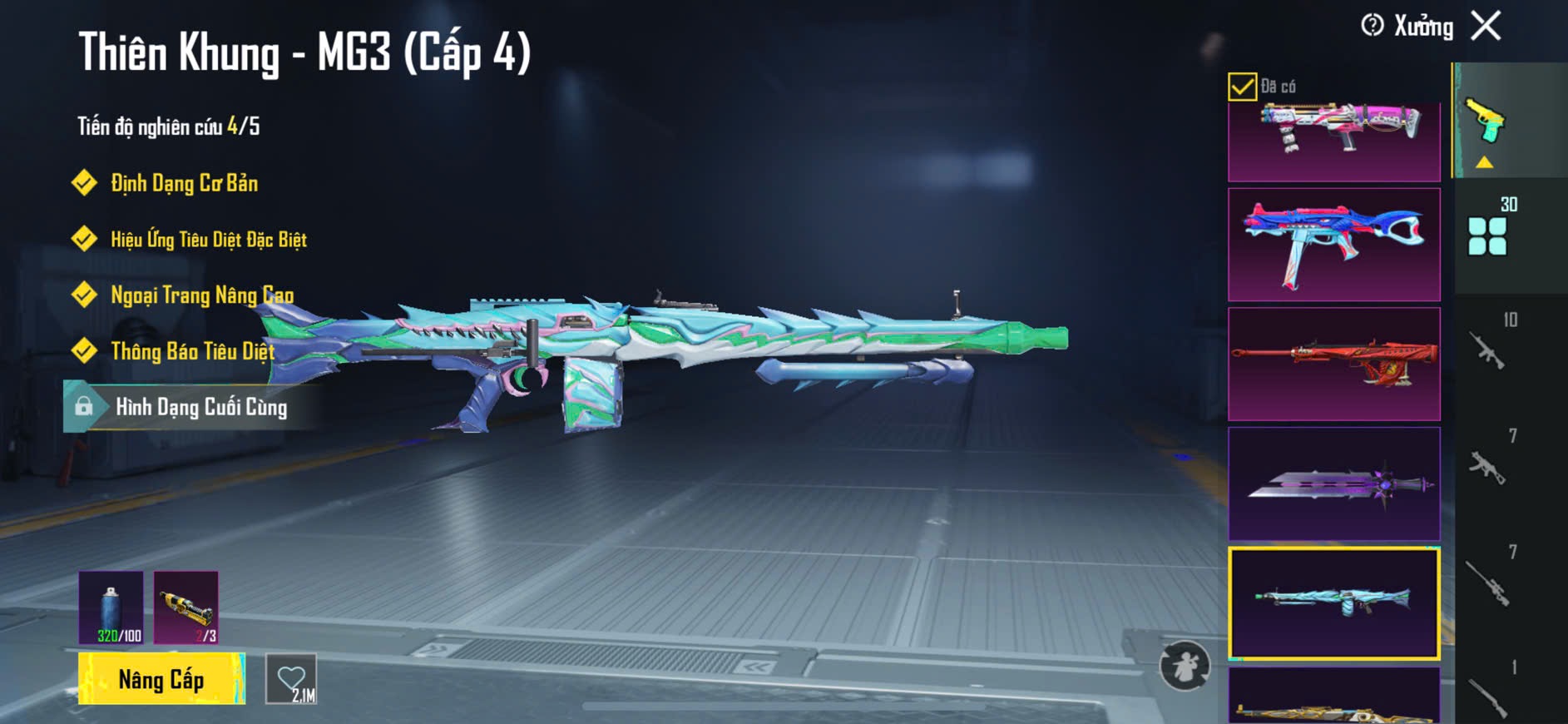1568x724 pixels.
Task: Choose the red machine gun skin thumbnail
Action: click(x=1333, y=364)
